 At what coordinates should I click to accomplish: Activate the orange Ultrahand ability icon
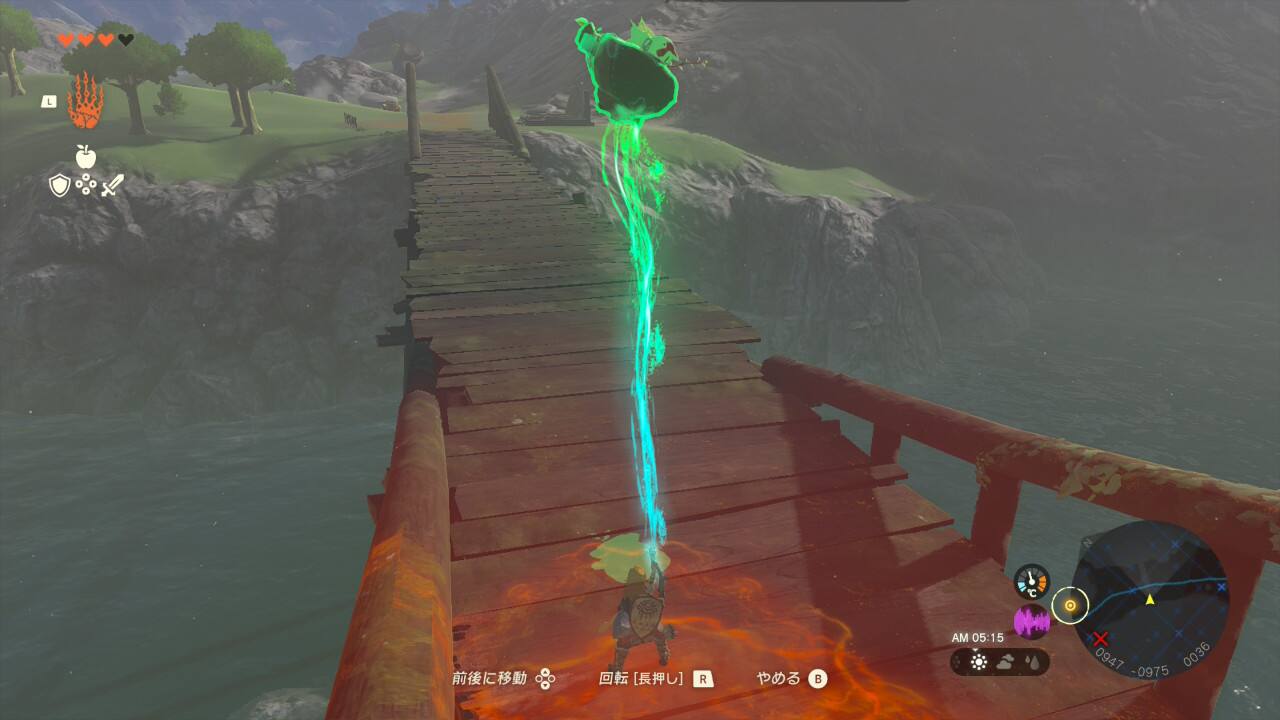click(x=85, y=101)
